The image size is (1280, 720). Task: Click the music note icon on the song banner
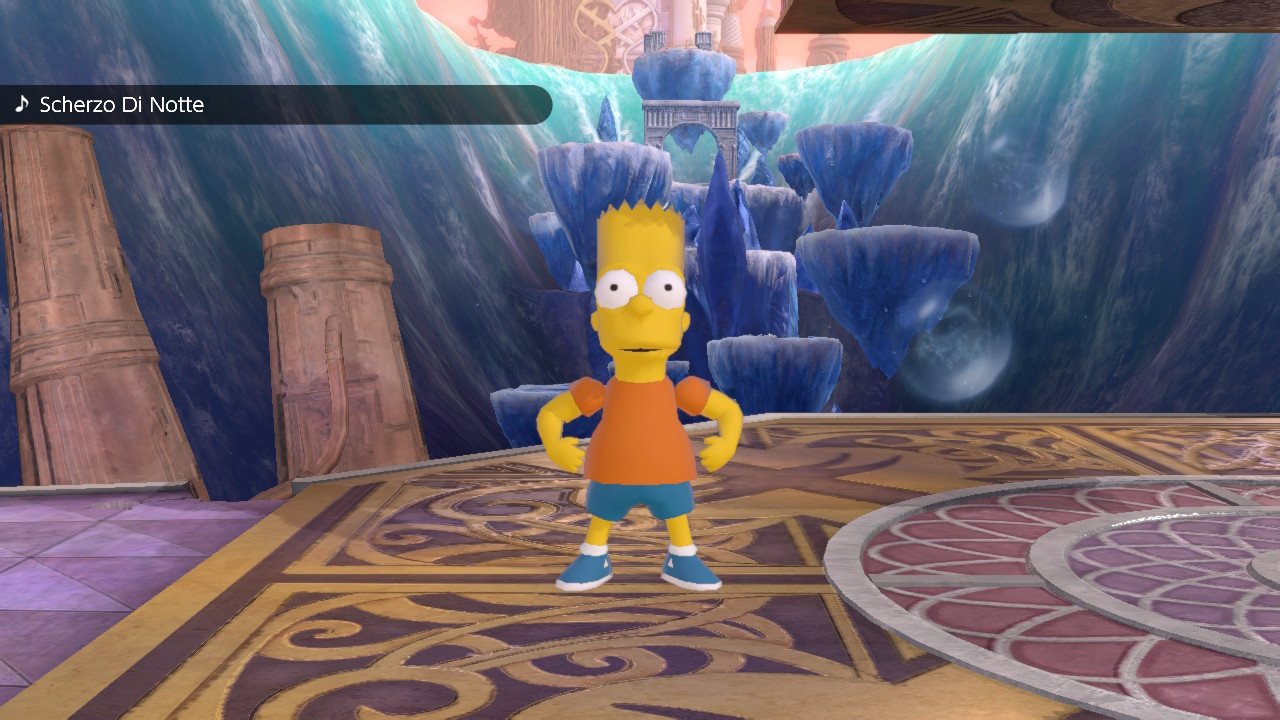(x=20, y=103)
